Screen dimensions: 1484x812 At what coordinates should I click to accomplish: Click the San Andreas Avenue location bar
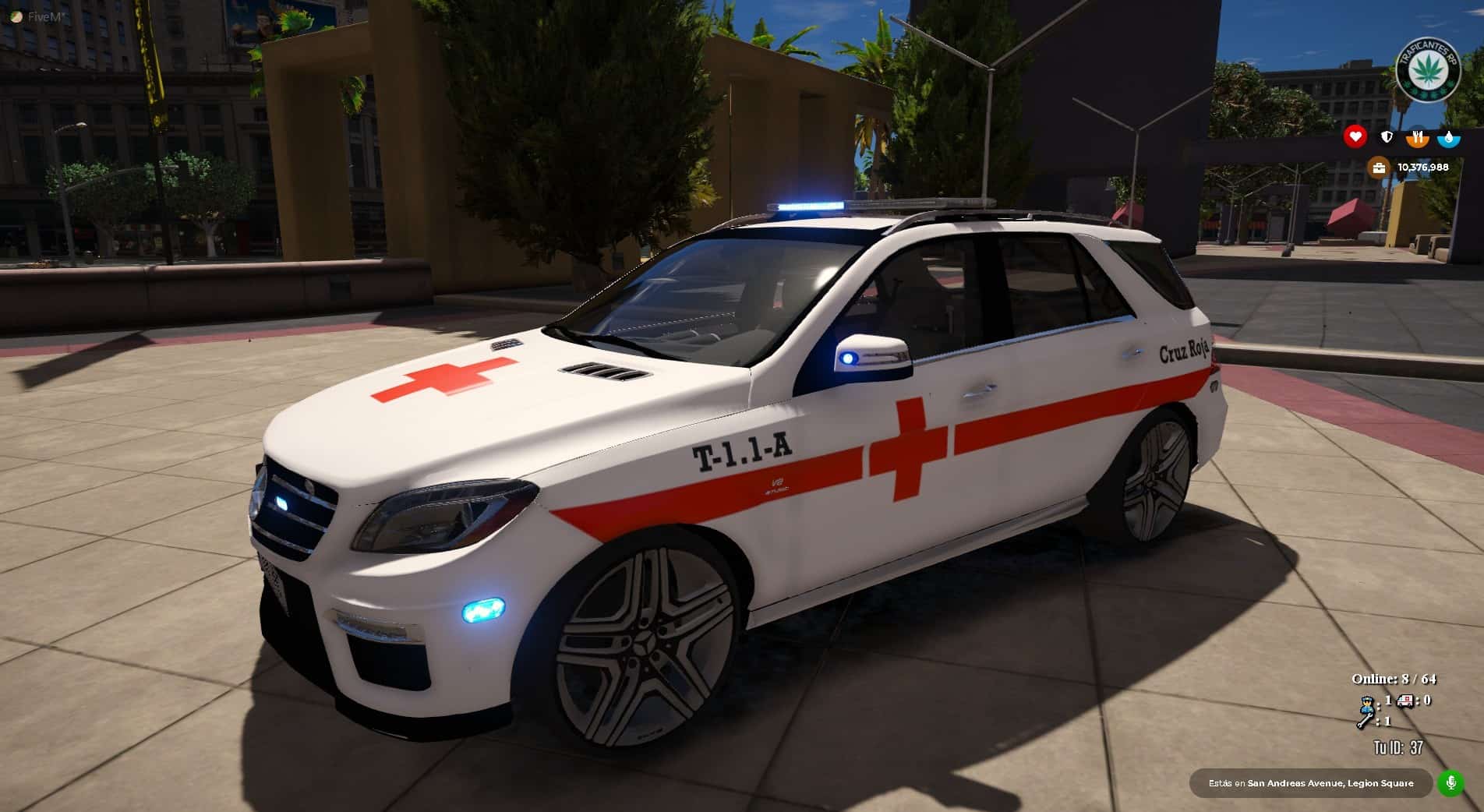click(x=1310, y=783)
